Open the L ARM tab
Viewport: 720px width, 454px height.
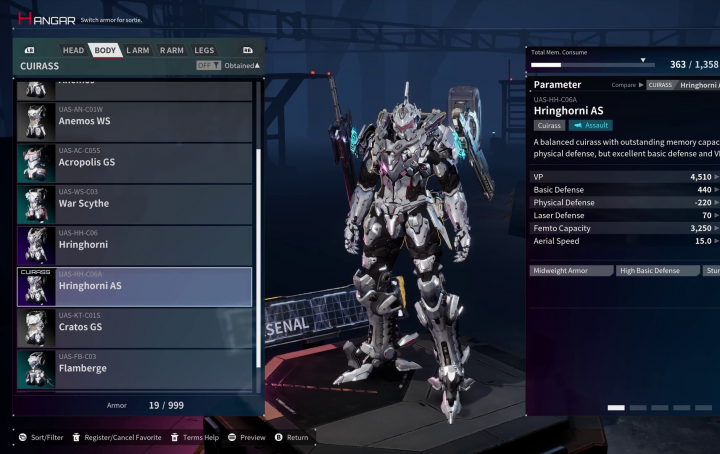tap(137, 50)
